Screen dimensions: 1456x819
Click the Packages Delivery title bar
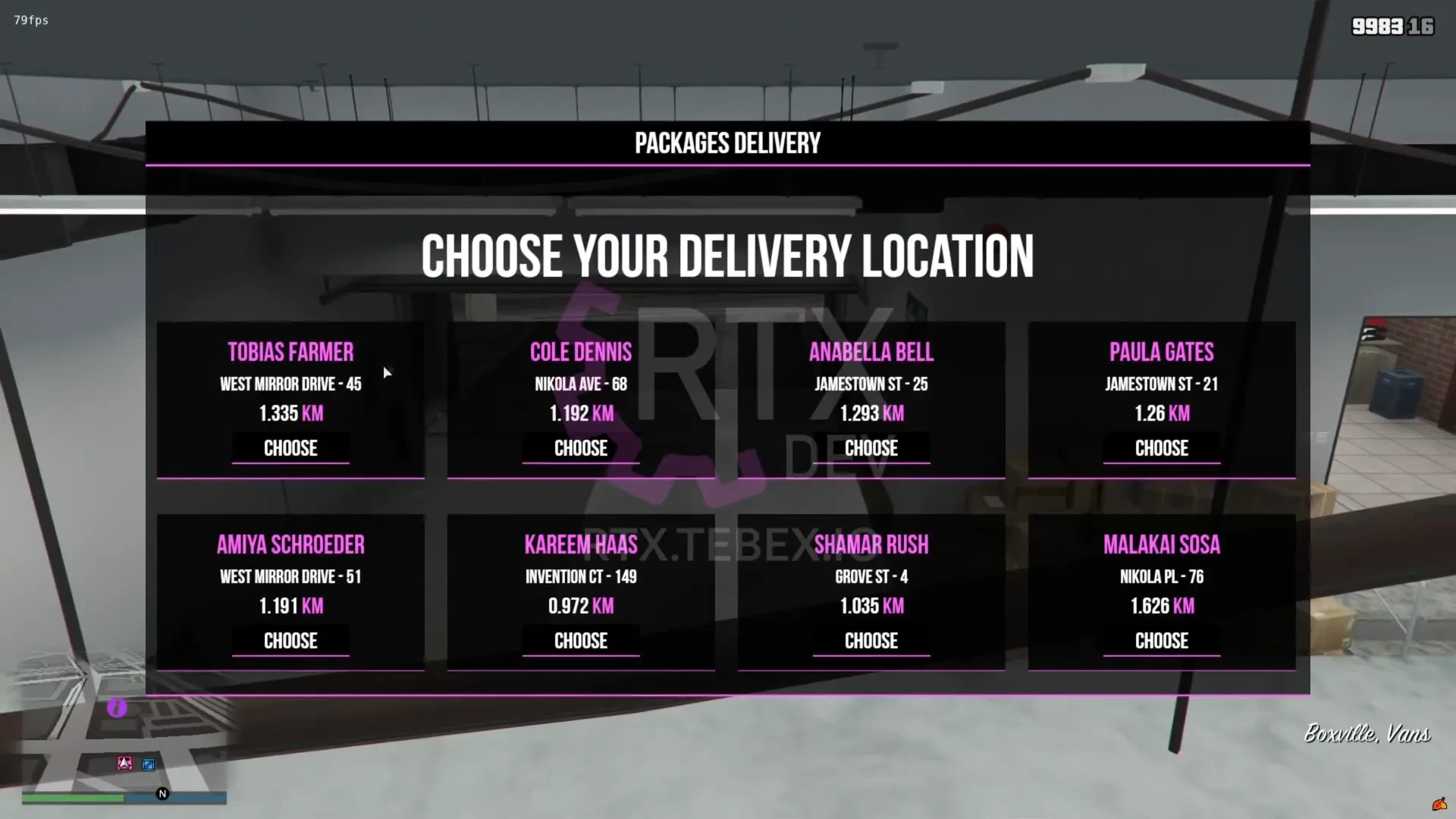pyautogui.click(x=726, y=143)
